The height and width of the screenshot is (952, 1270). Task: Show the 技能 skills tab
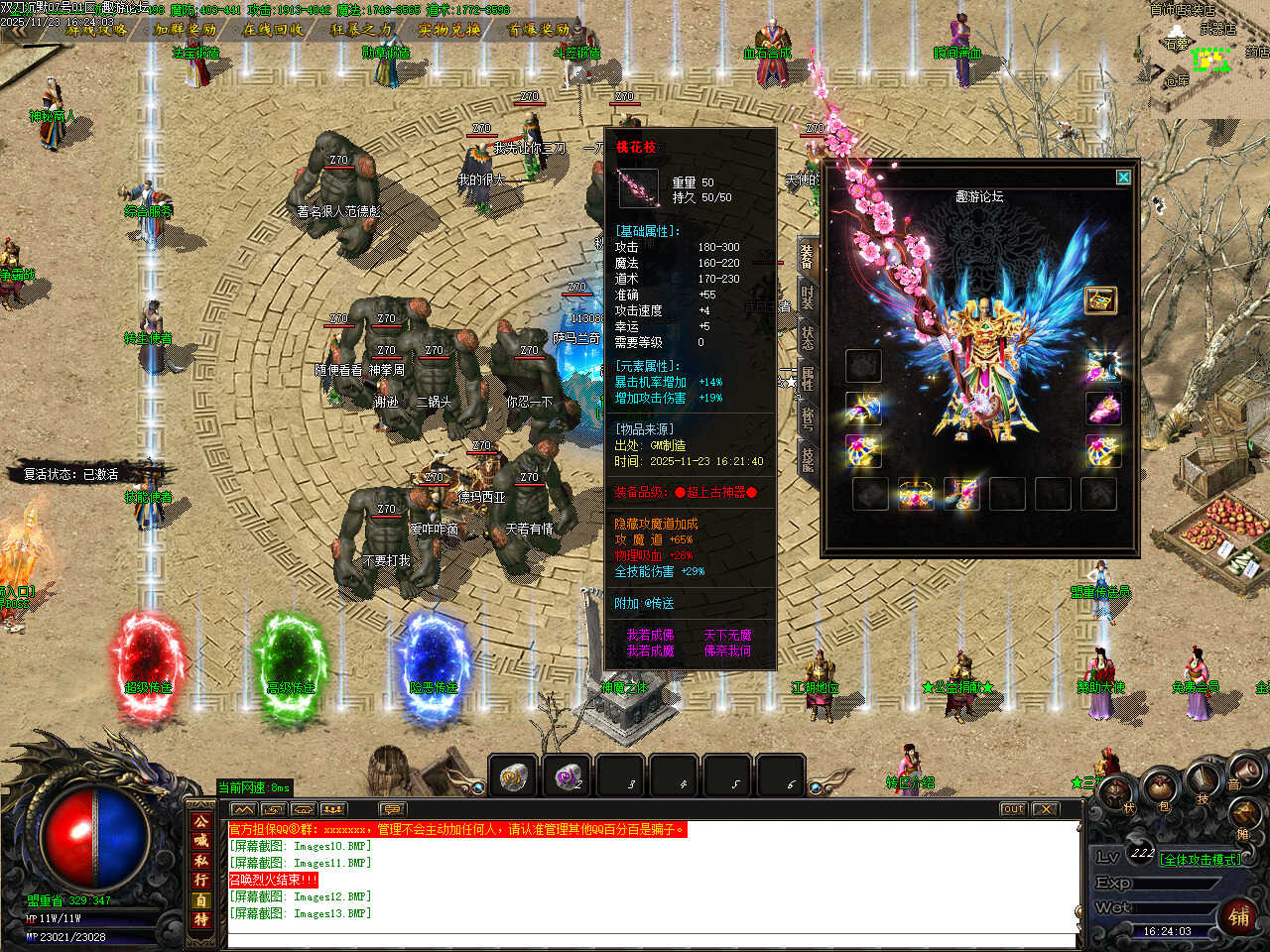808,457
